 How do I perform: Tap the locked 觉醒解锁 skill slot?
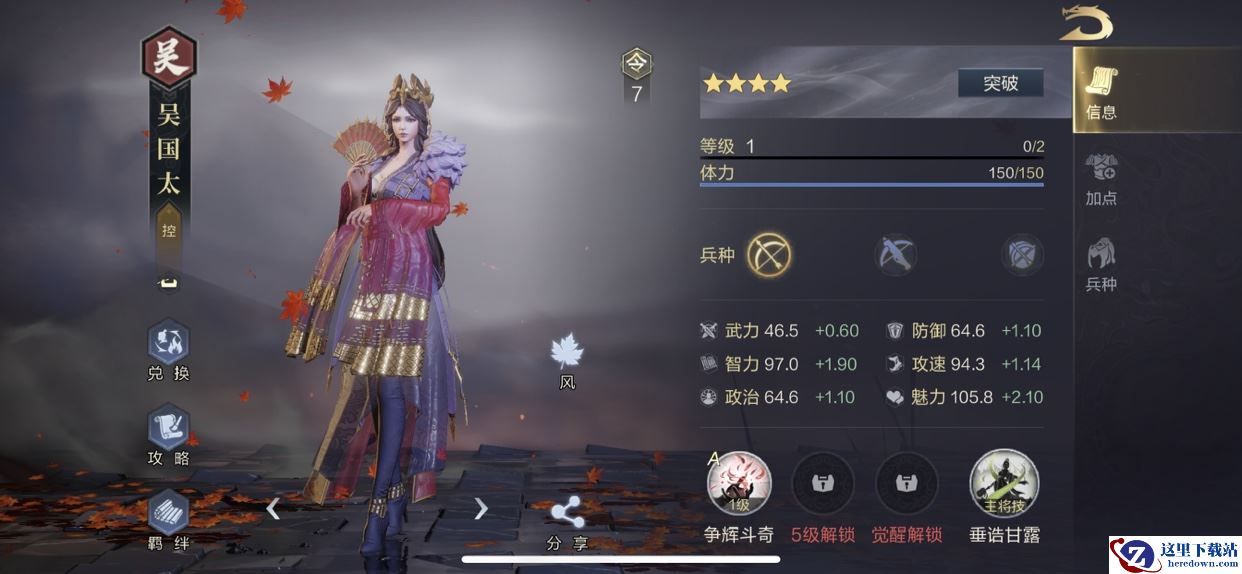pos(907,485)
